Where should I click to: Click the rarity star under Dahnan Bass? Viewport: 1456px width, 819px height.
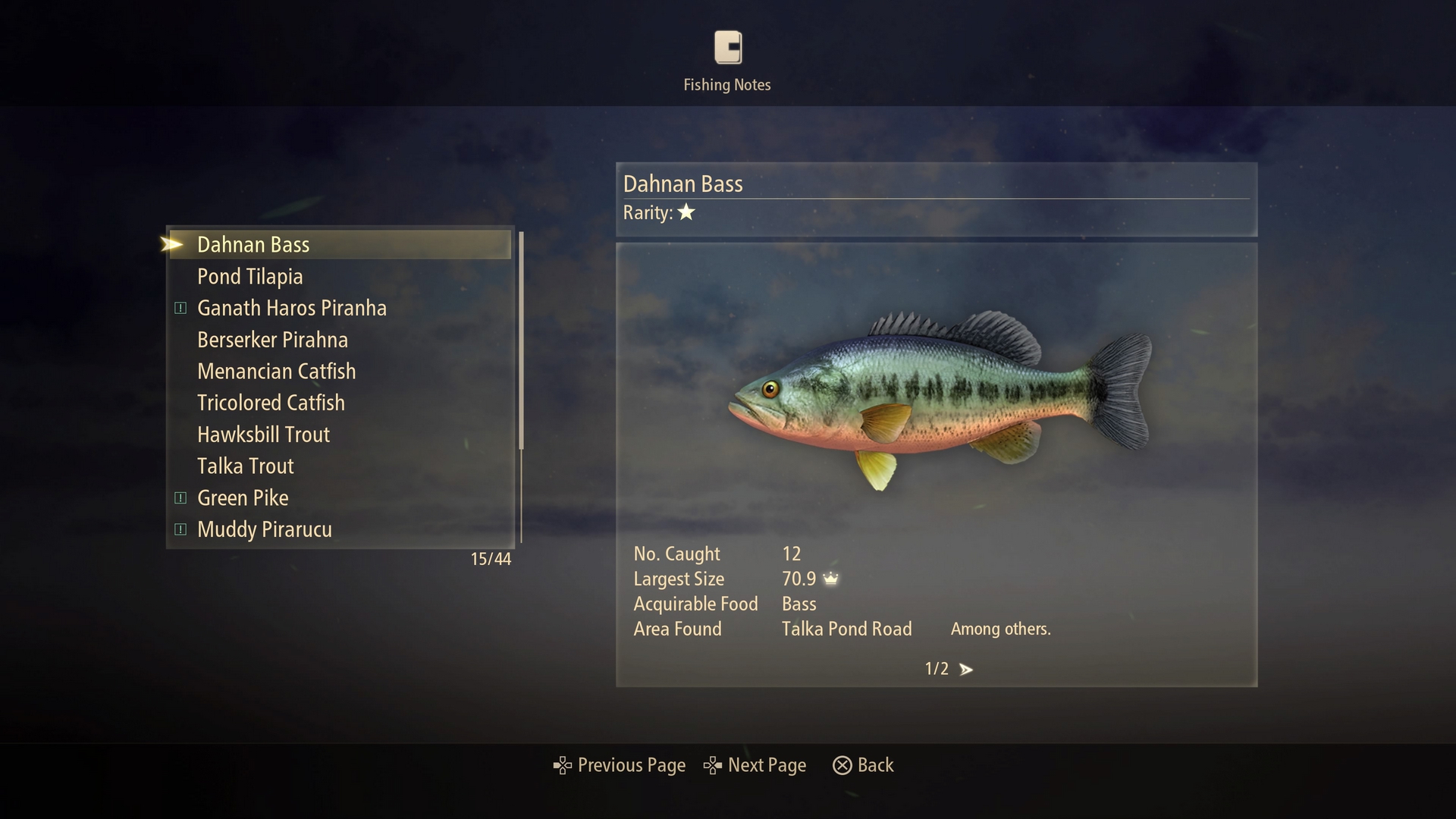click(686, 213)
